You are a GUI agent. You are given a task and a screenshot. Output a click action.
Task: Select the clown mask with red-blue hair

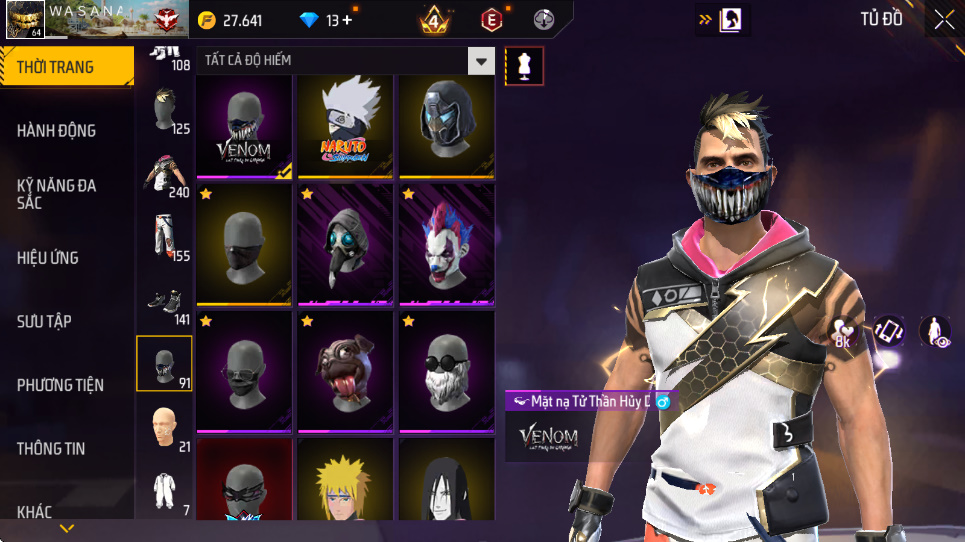[448, 244]
